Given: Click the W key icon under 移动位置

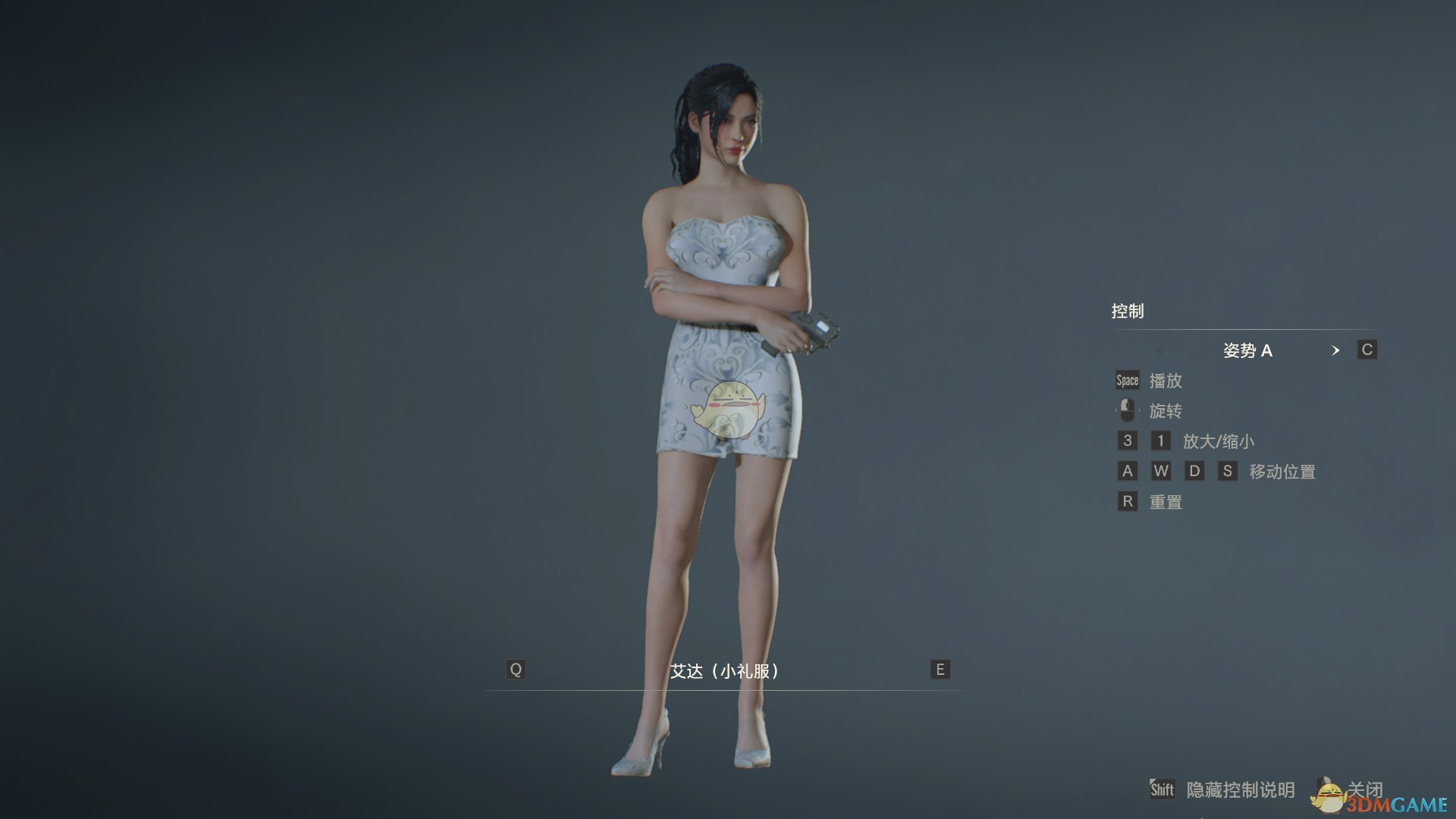Looking at the screenshot, I should [1161, 471].
